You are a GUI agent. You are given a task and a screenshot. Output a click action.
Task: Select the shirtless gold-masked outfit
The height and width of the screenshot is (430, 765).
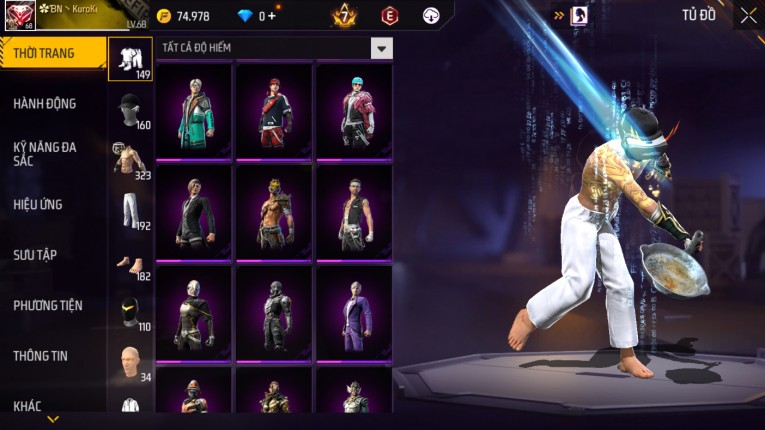pos(274,212)
